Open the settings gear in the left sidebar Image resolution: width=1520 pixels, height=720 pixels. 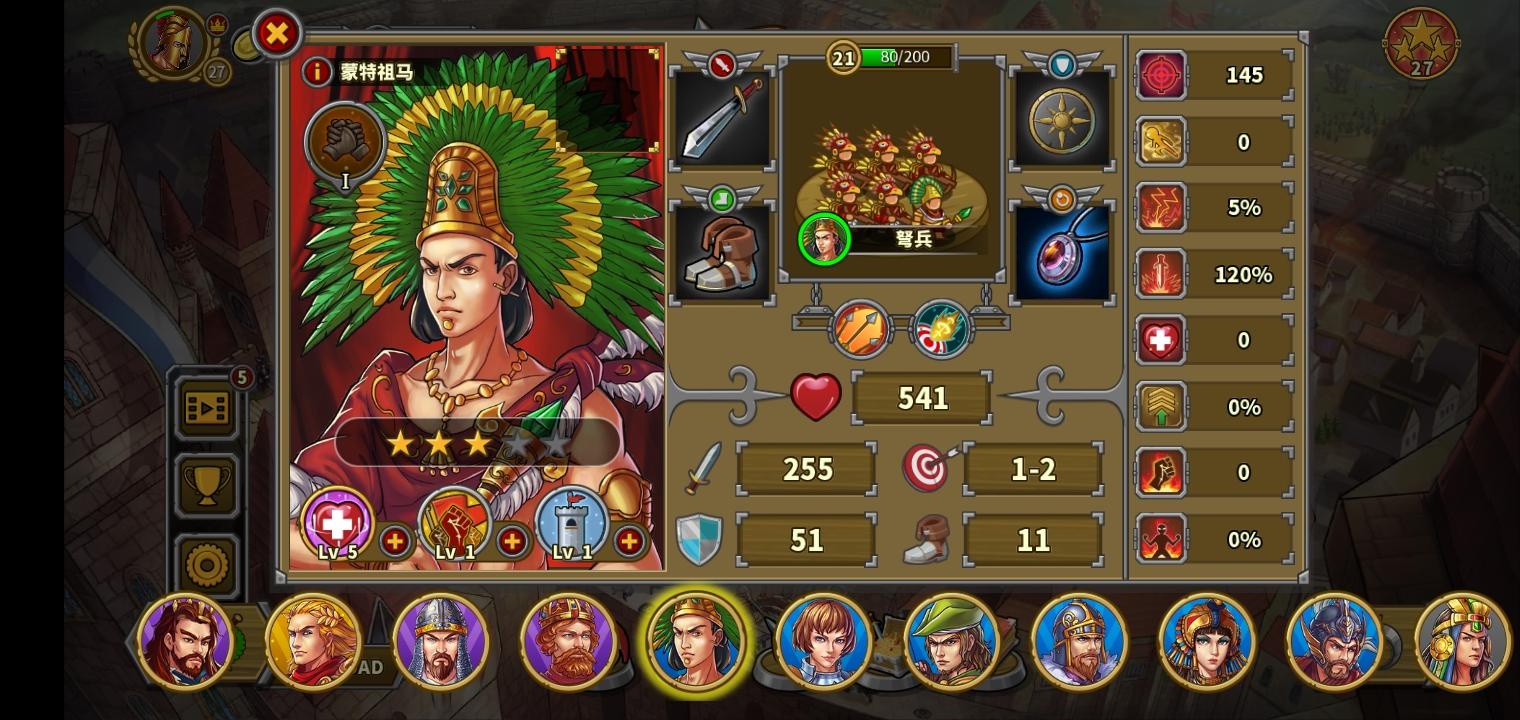pyautogui.click(x=207, y=563)
